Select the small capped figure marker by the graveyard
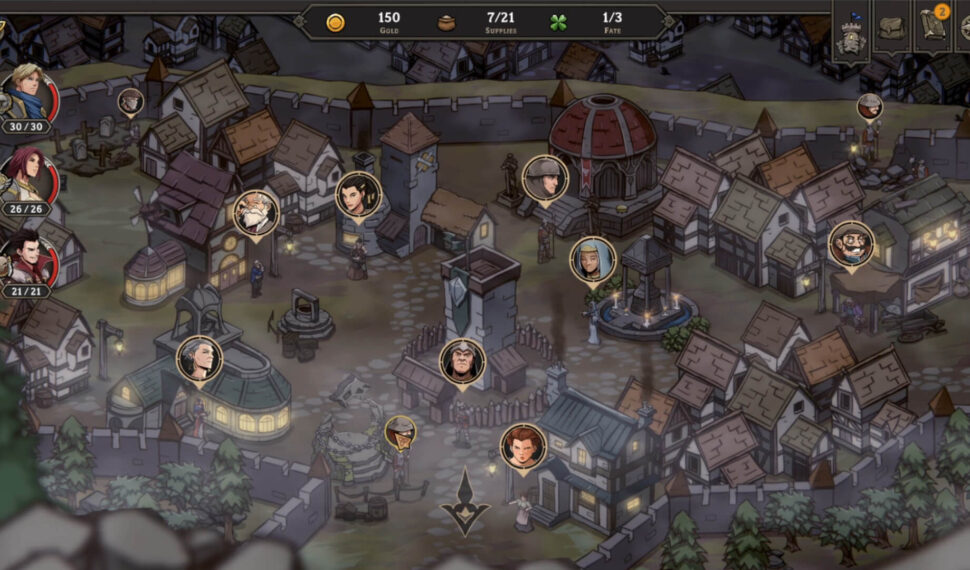 point(131,101)
